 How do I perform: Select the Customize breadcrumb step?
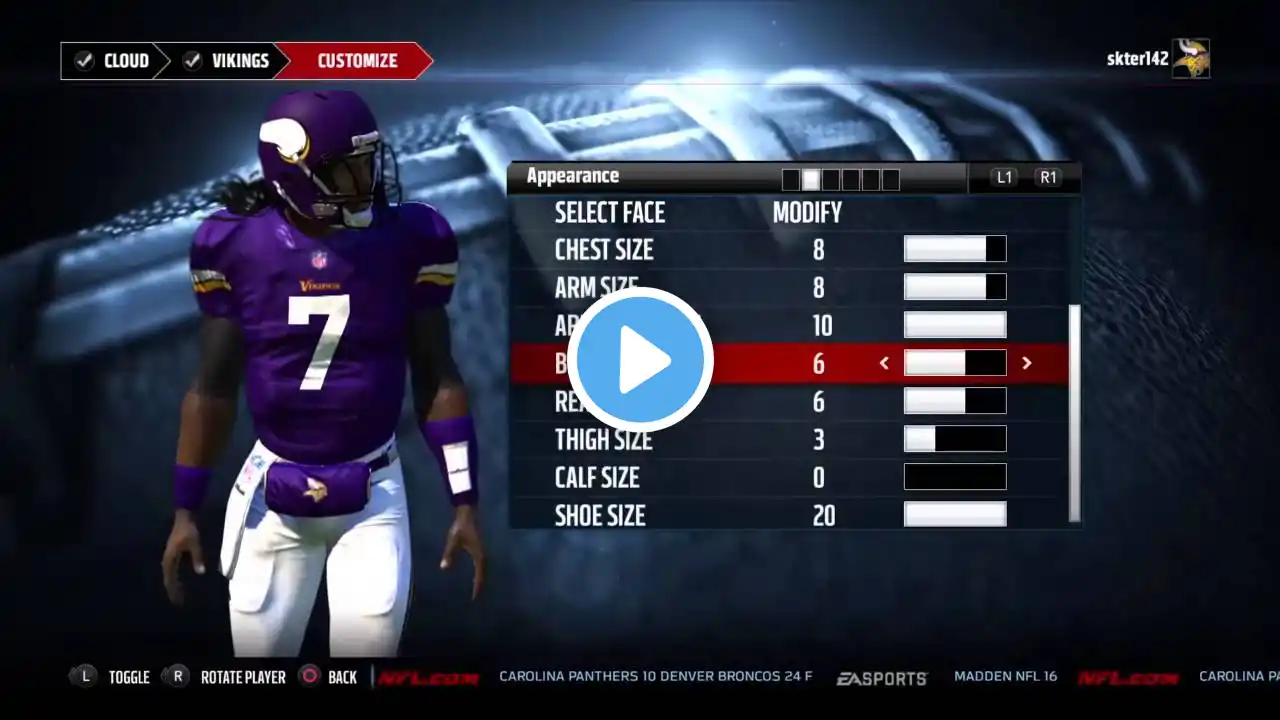[356, 61]
